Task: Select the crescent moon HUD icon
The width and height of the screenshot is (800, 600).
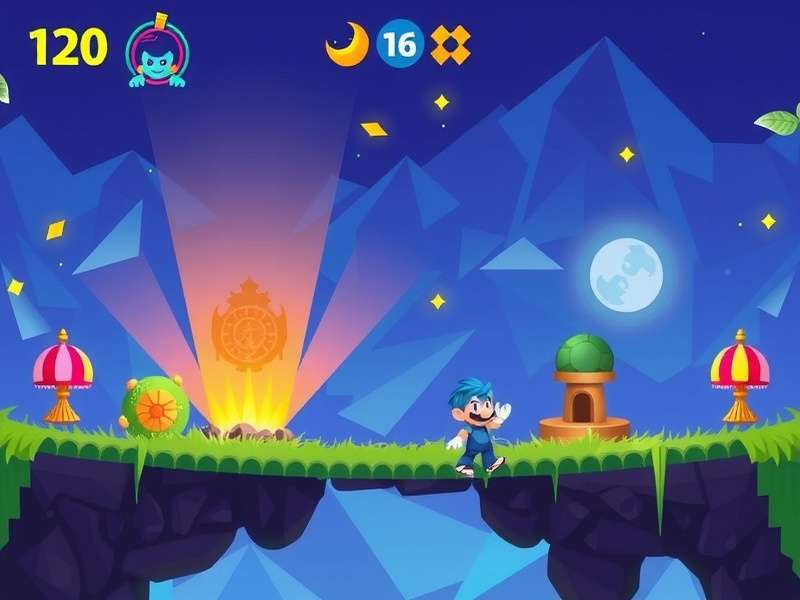Action: pos(347,45)
